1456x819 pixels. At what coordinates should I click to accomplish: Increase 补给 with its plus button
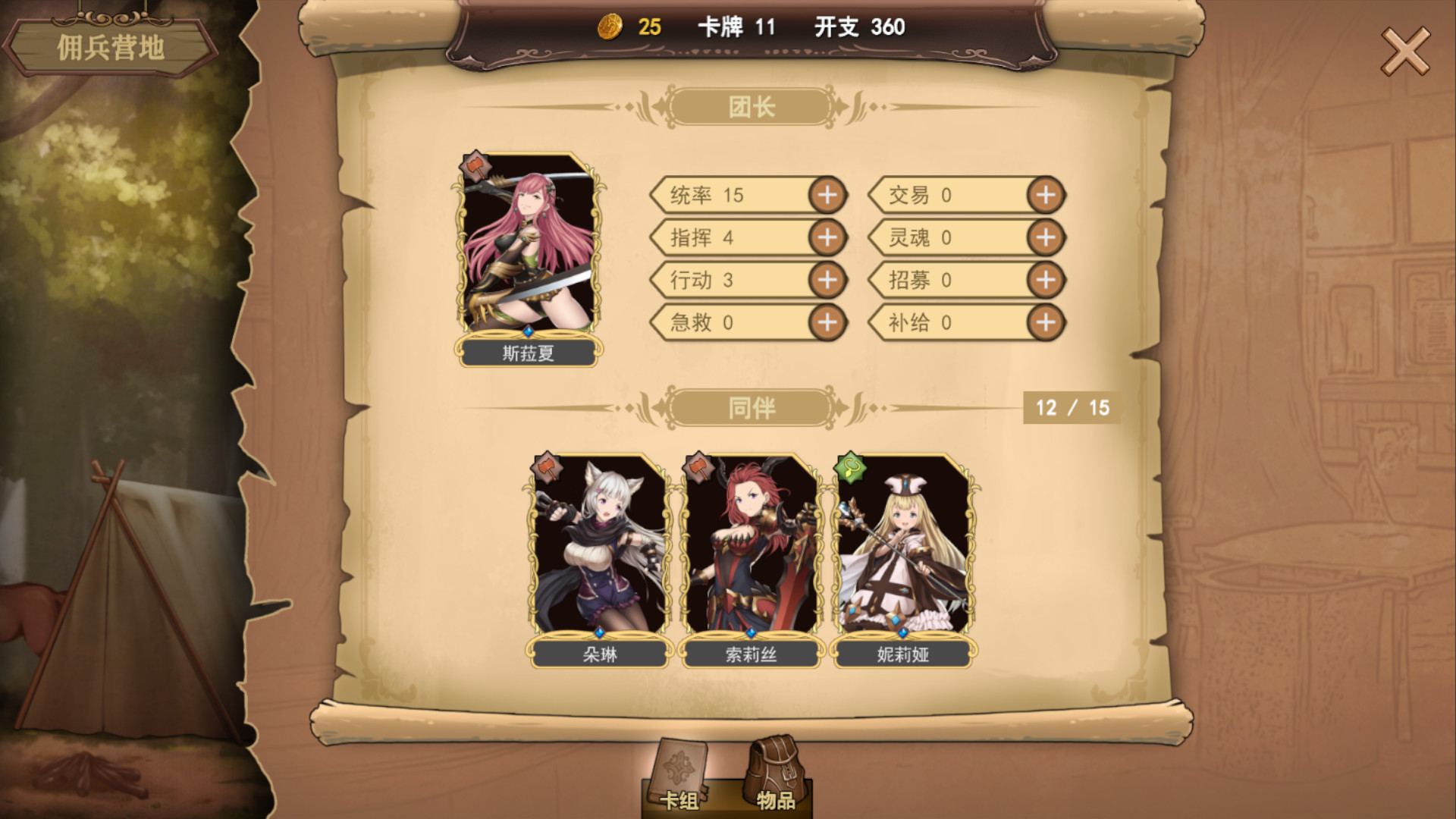pos(1046,322)
